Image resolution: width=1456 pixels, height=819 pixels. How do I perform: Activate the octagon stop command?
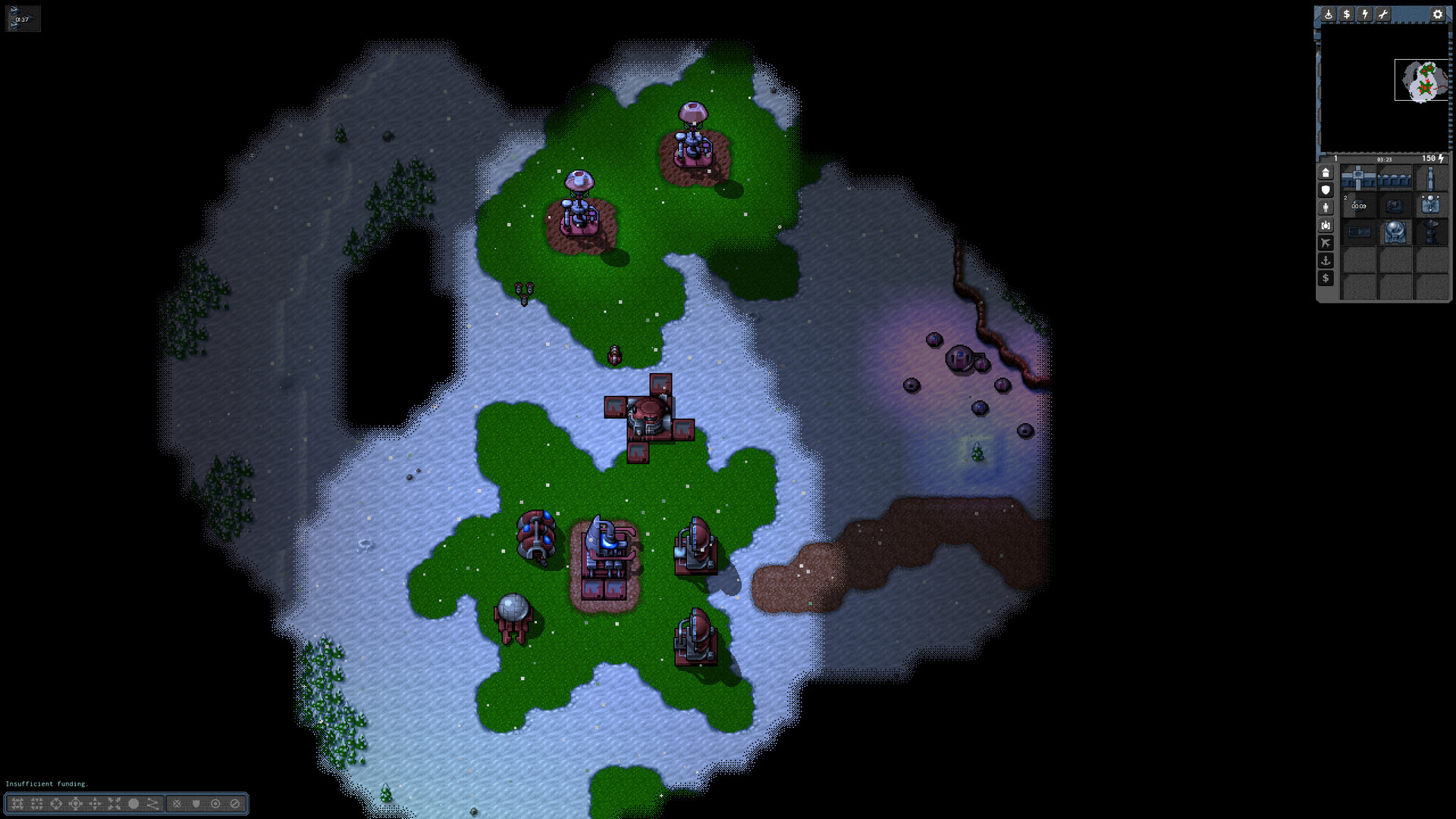coord(133,804)
